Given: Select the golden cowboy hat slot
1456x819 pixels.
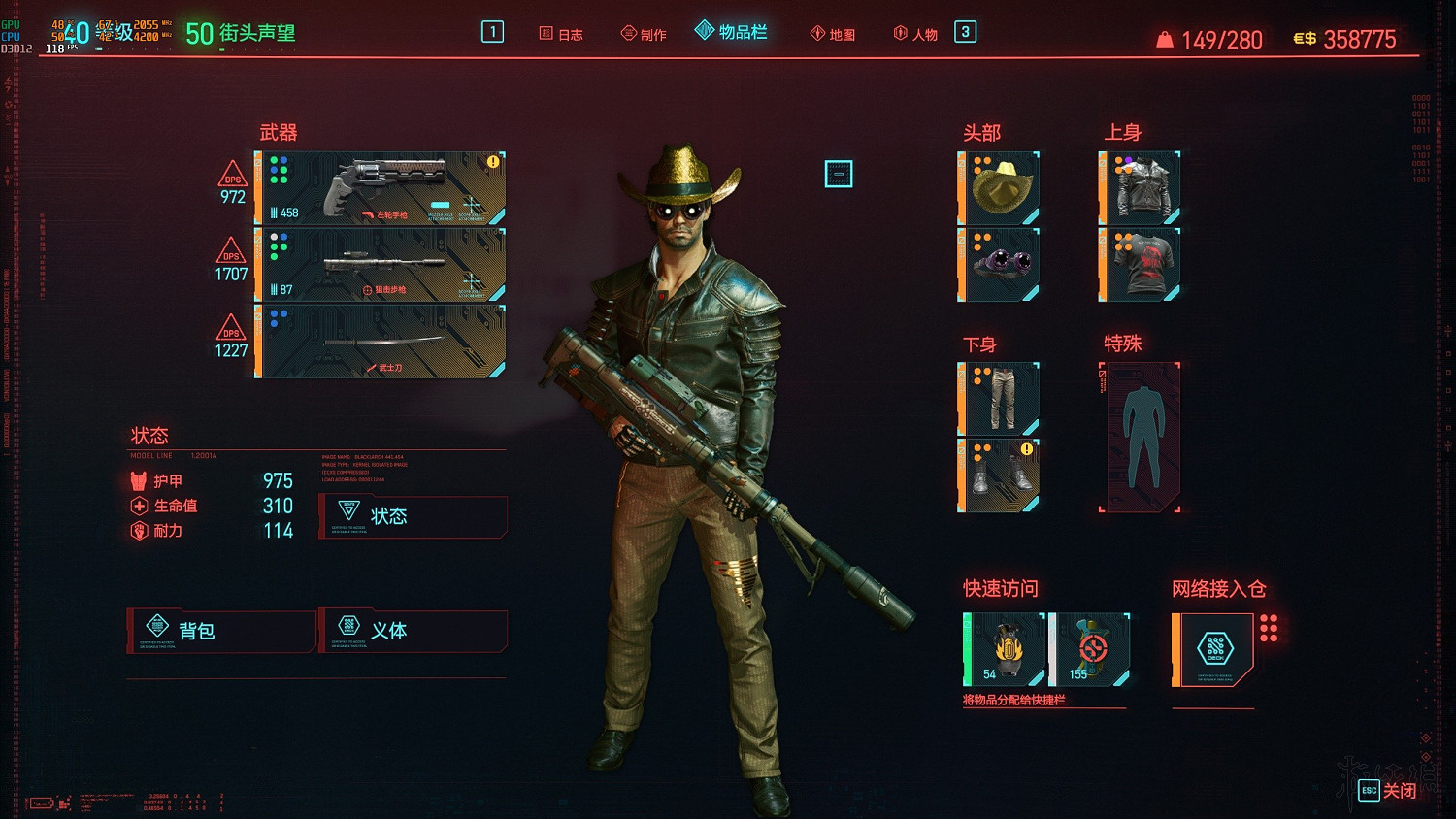Looking at the screenshot, I should point(999,188).
